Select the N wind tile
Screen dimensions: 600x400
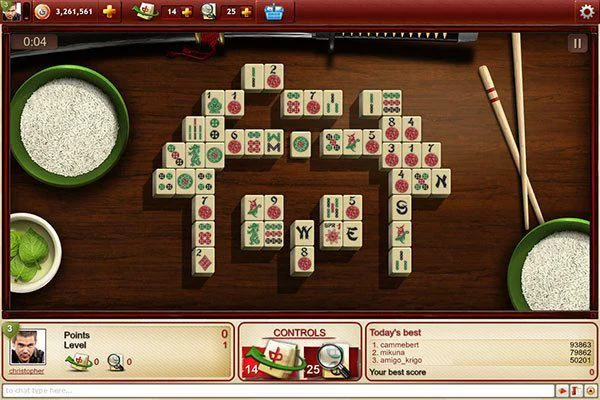click(439, 182)
